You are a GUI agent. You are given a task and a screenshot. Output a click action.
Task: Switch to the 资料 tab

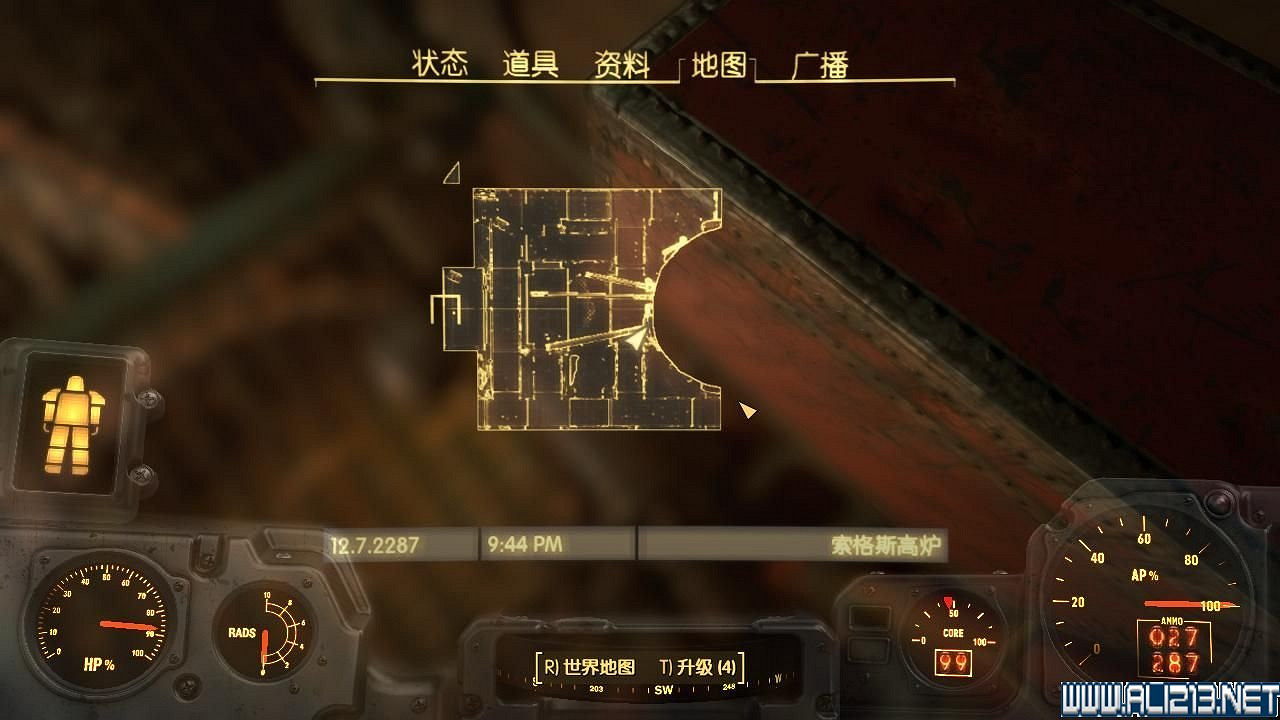pyautogui.click(x=622, y=62)
